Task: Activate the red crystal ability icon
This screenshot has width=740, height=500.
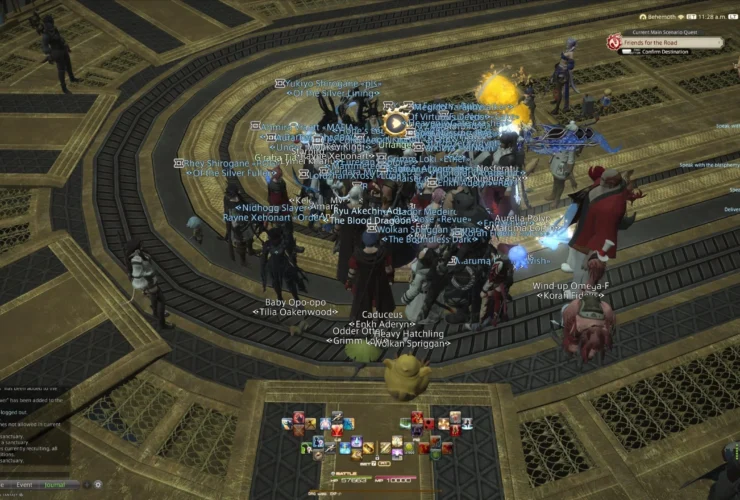Action: [337, 430]
